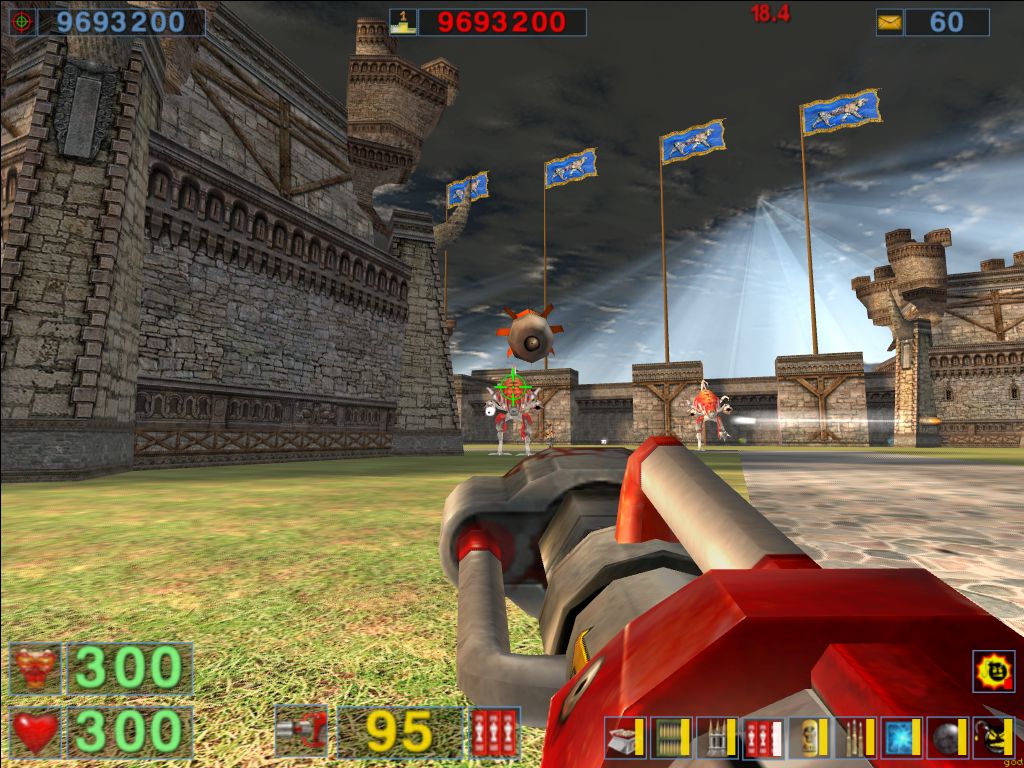This screenshot has height=768, width=1024.
Task: Click the first-place podium high score icon
Action: tap(403, 22)
